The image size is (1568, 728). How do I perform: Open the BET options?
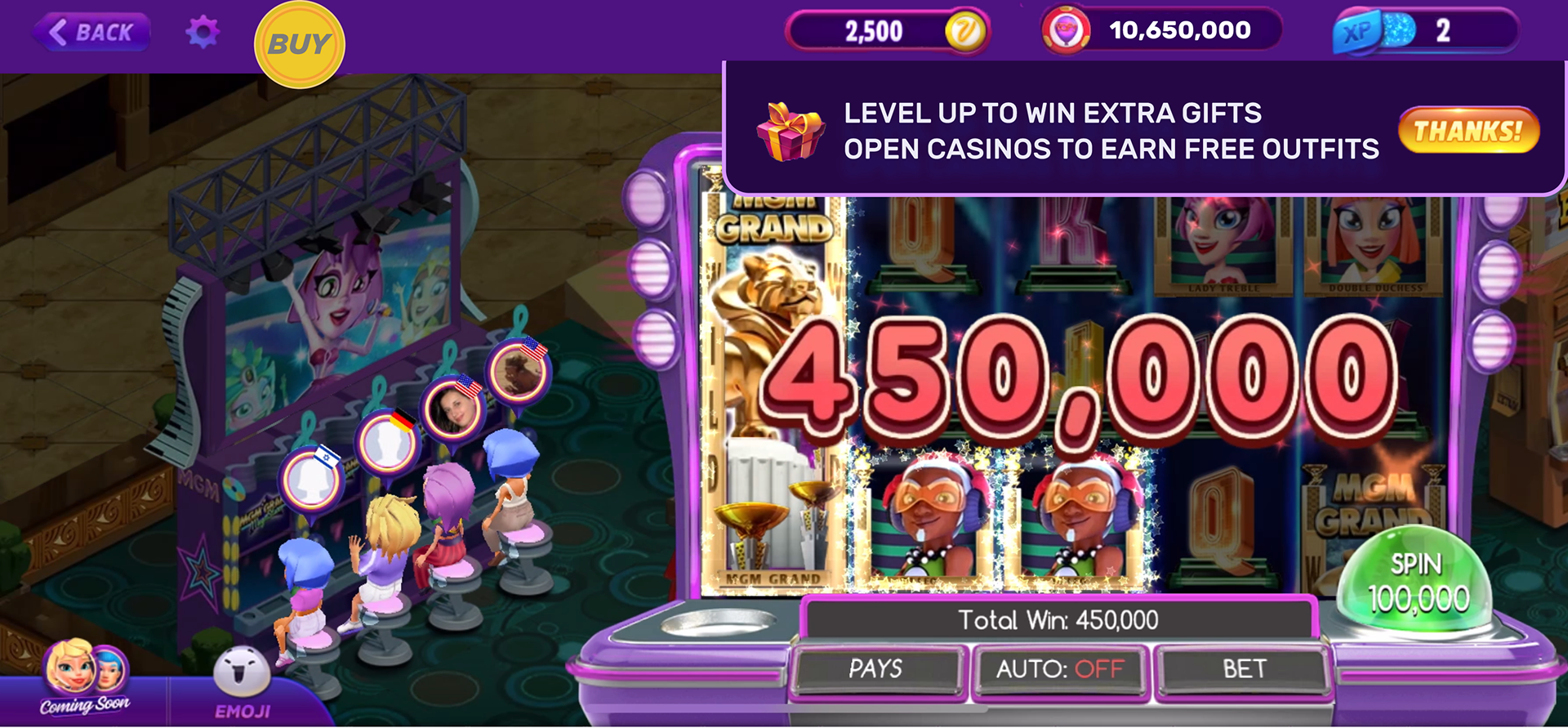coord(1244,669)
